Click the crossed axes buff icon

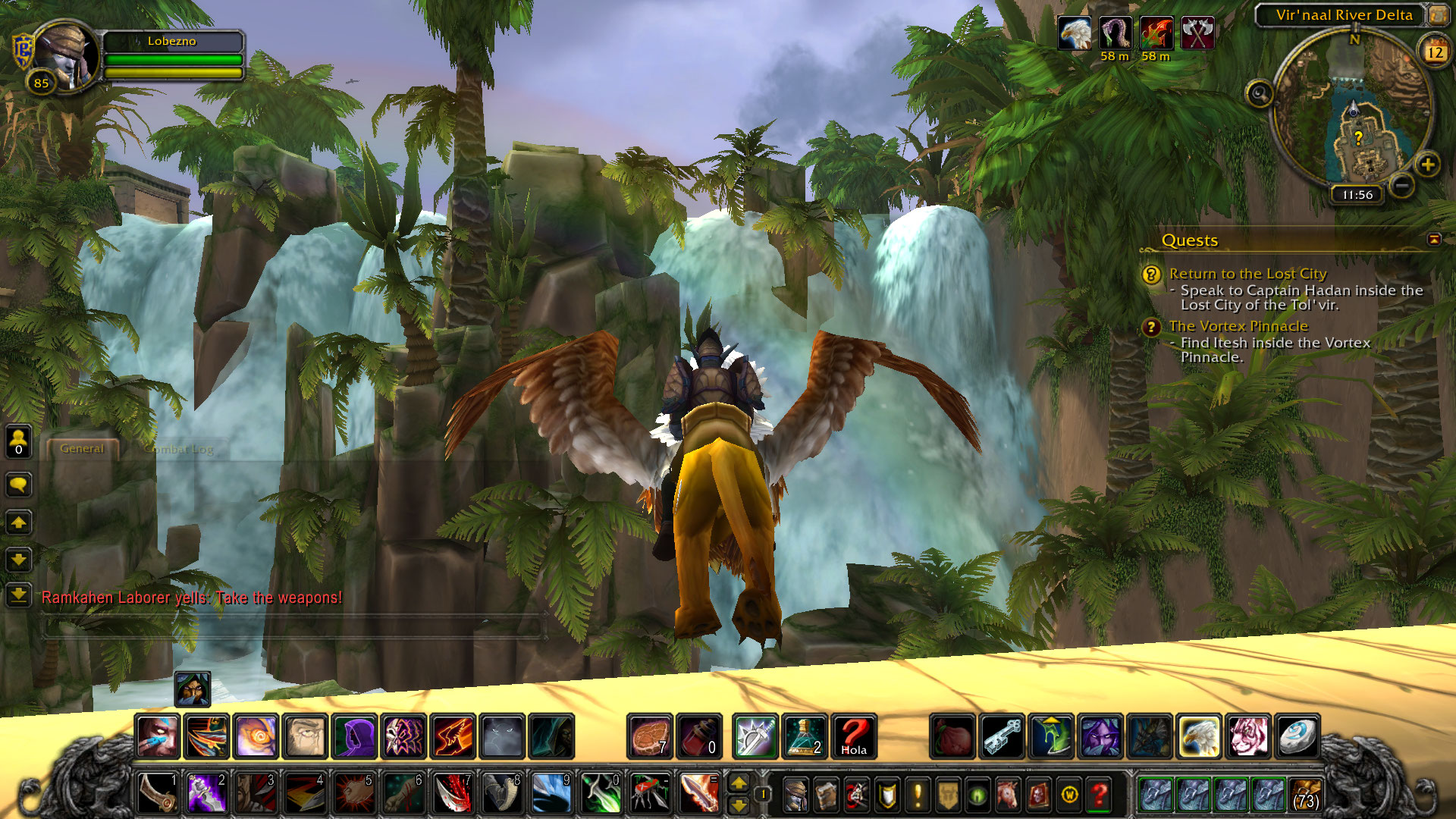(1197, 34)
